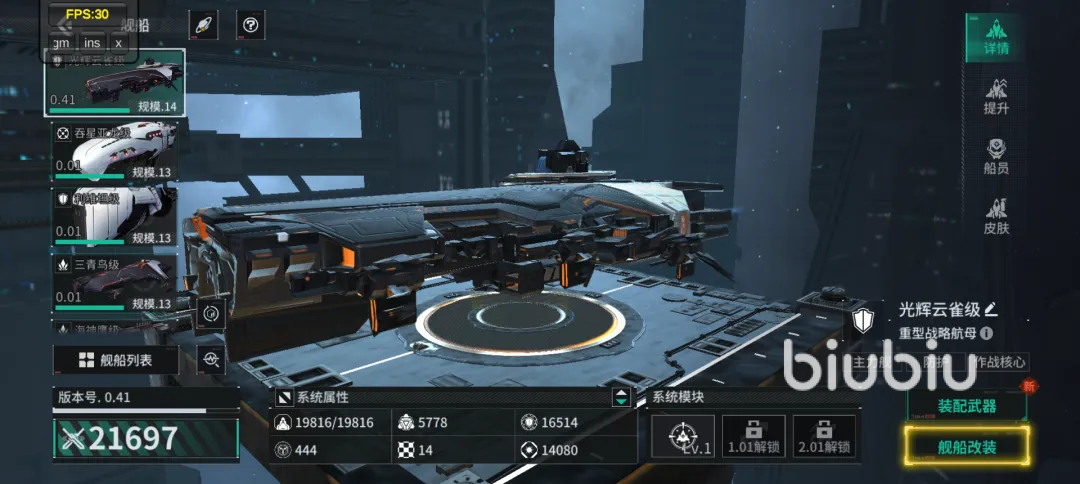This screenshot has width=1080, height=484.
Task: Open the 船员 crew tab
Action: [x=995, y=157]
